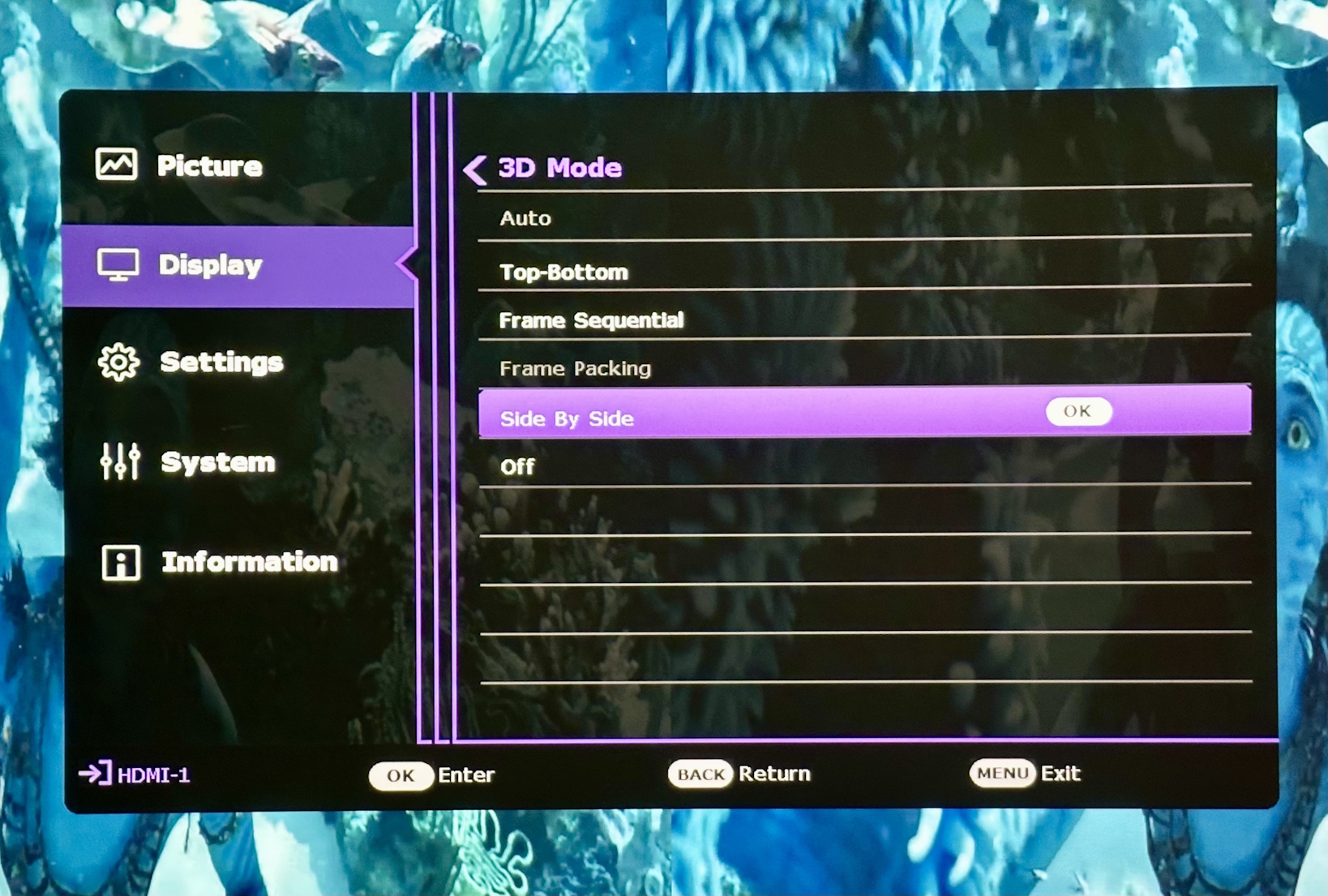Click the OK badge on Side By Side
1328x896 pixels.
[1078, 411]
